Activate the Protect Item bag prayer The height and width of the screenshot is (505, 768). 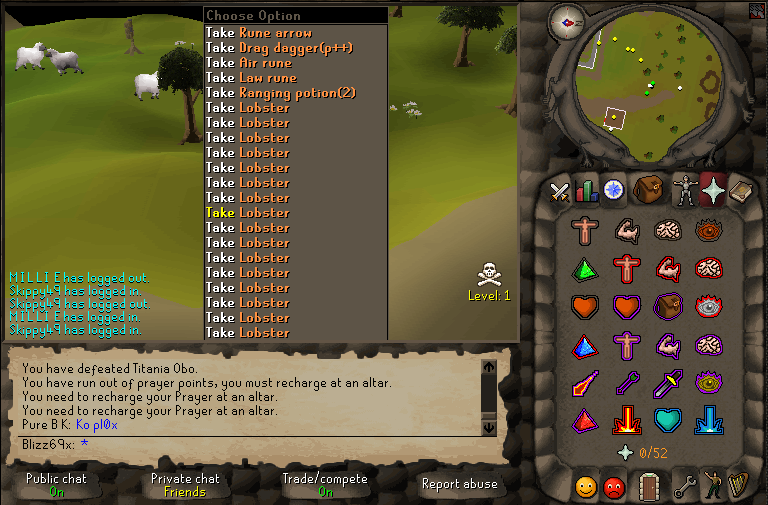click(x=666, y=305)
